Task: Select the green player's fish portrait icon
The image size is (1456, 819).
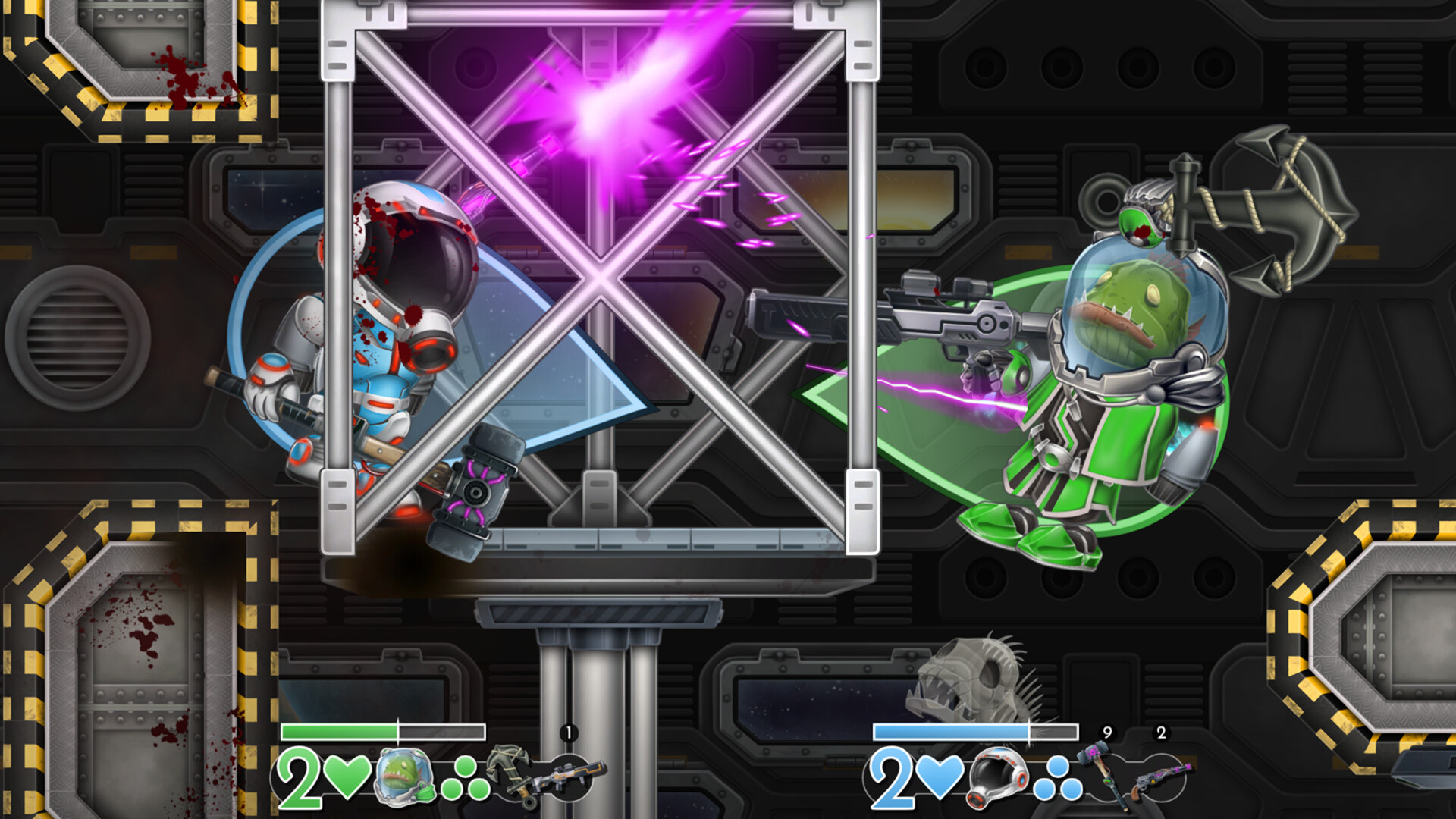Action: 404,777
